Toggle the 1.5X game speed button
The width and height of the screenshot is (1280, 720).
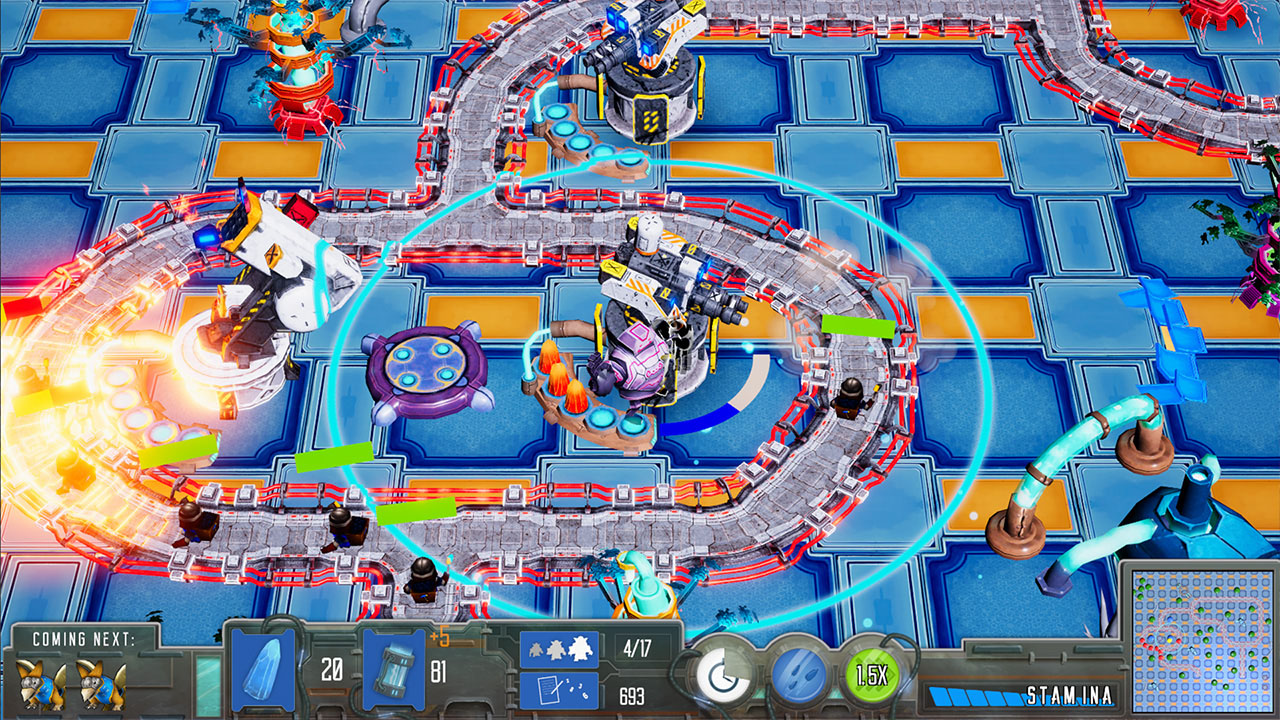pyautogui.click(x=873, y=676)
